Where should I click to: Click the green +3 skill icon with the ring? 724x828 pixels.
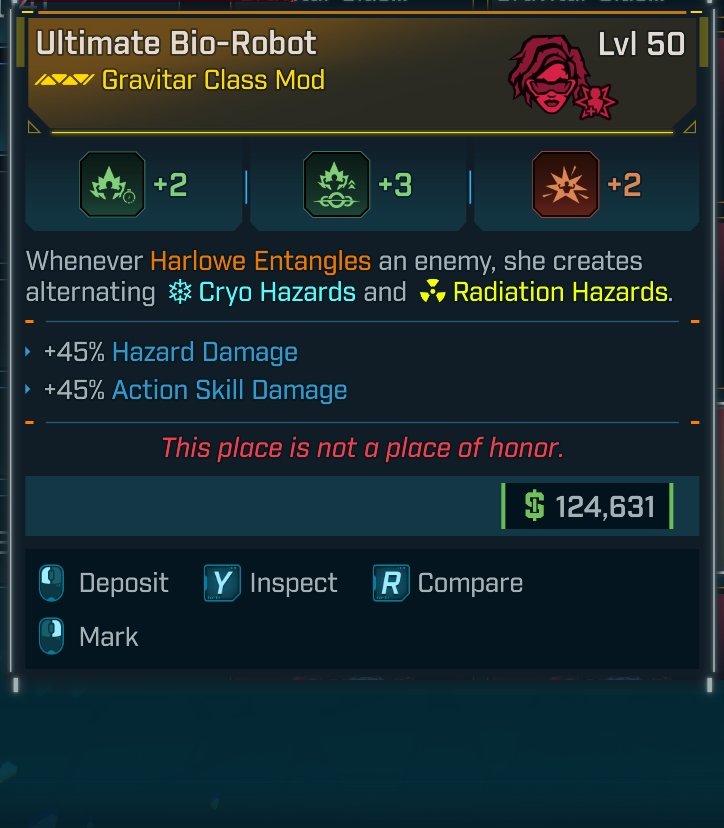click(x=336, y=185)
